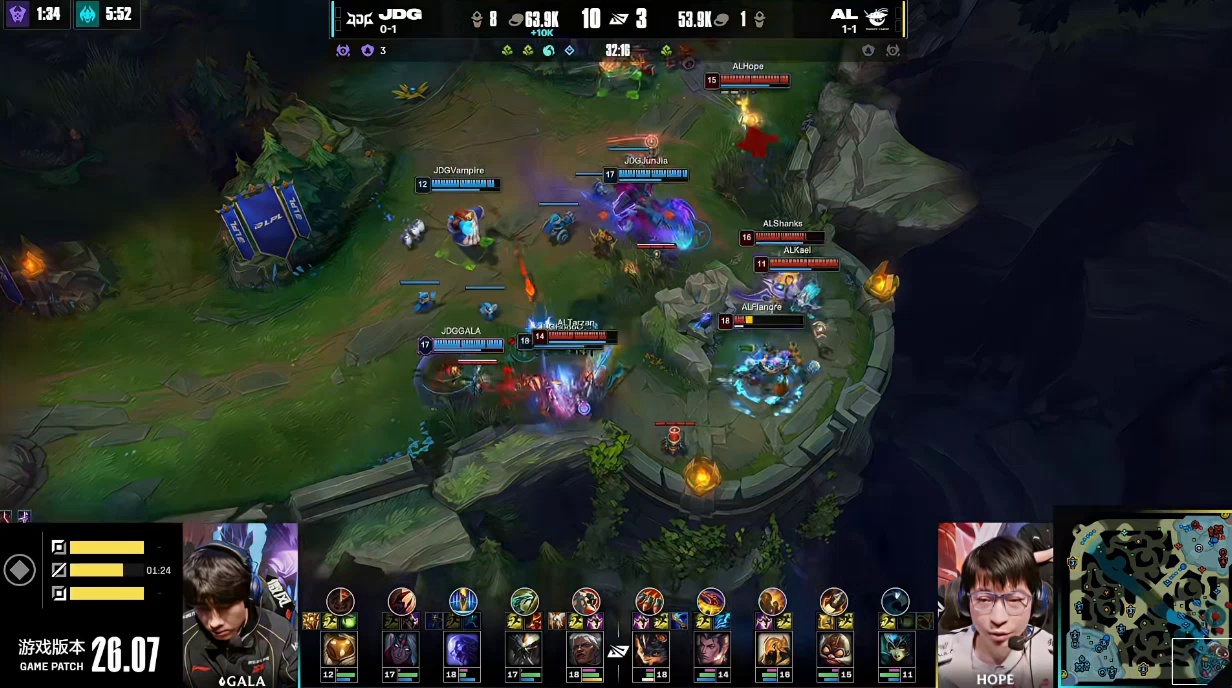This screenshot has width=1232, height=688.
Task: Select the level 15 champion portrait
Action: tap(834, 650)
